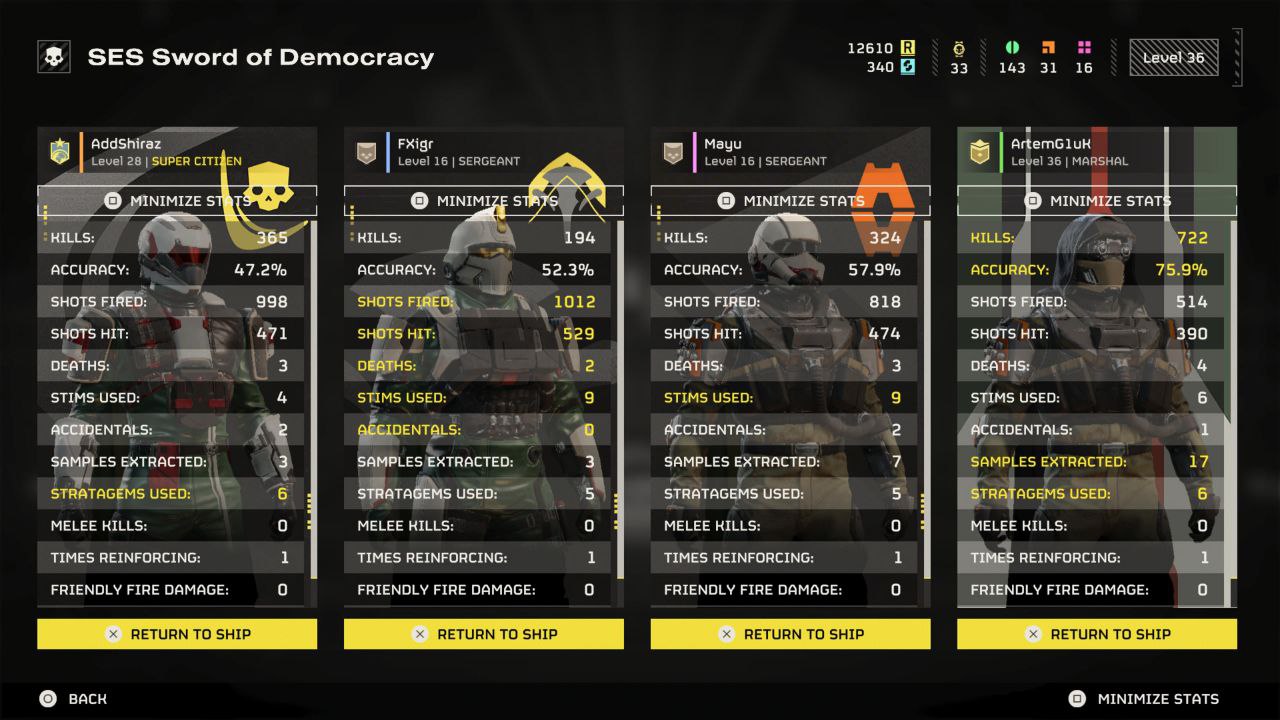
Task: Return to ship from FXigr's stat card
Action: pos(484,634)
